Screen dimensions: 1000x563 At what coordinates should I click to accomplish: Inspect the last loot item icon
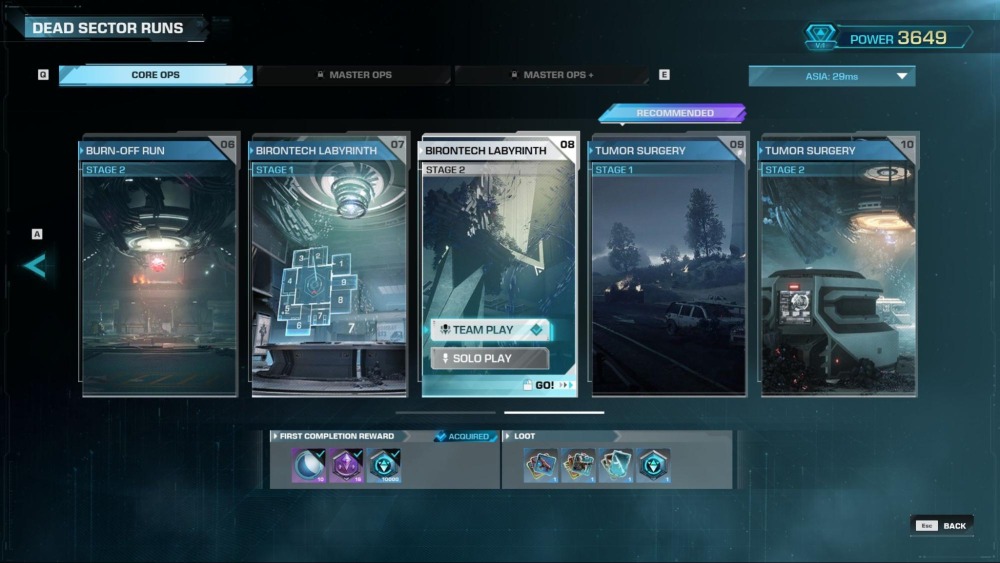click(x=653, y=465)
